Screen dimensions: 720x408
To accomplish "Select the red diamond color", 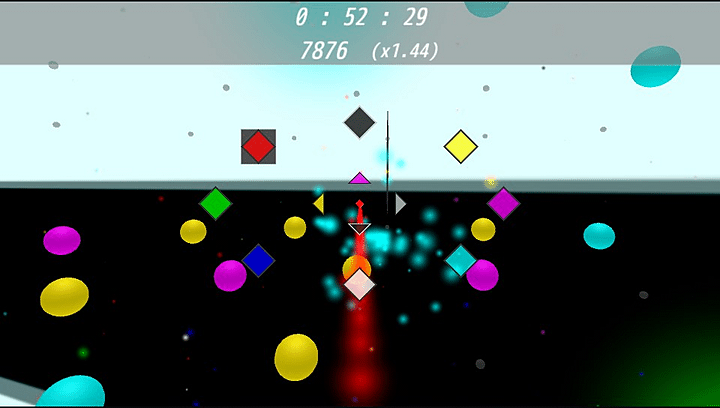I will (x=258, y=147).
